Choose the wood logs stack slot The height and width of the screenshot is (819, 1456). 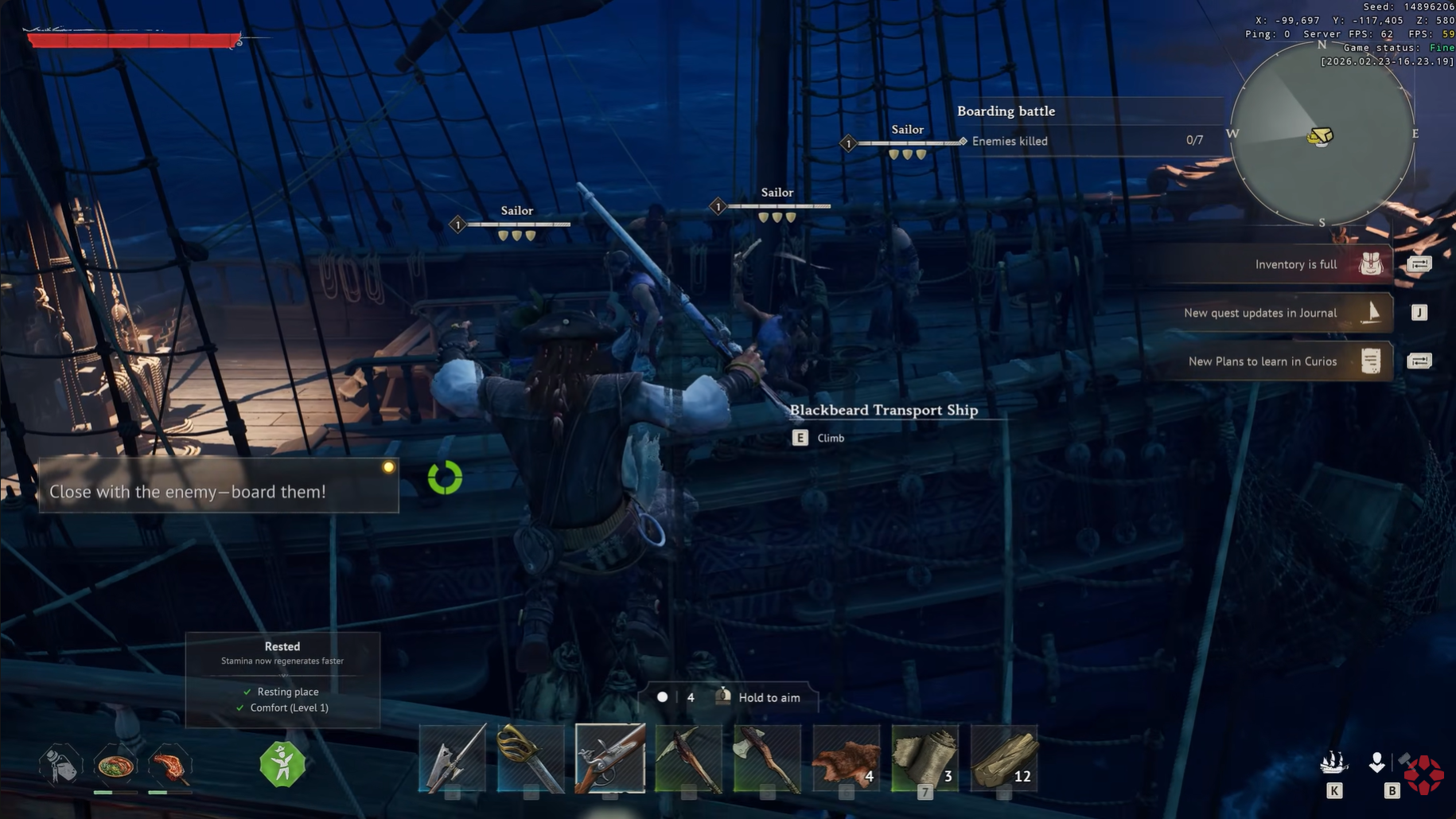(x=1004, y=759)
